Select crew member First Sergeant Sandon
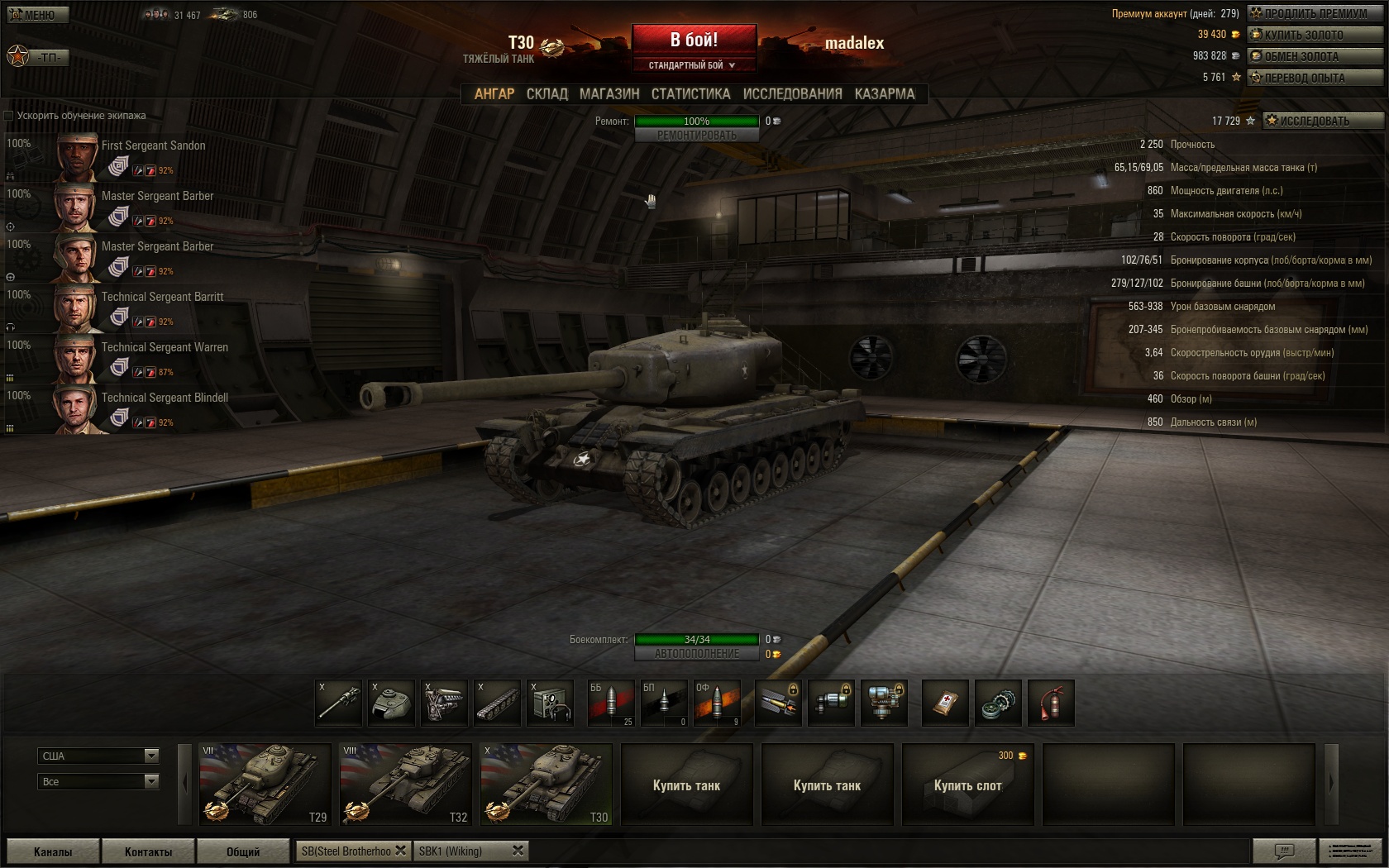1389x868 pixels. coord(153,145)
